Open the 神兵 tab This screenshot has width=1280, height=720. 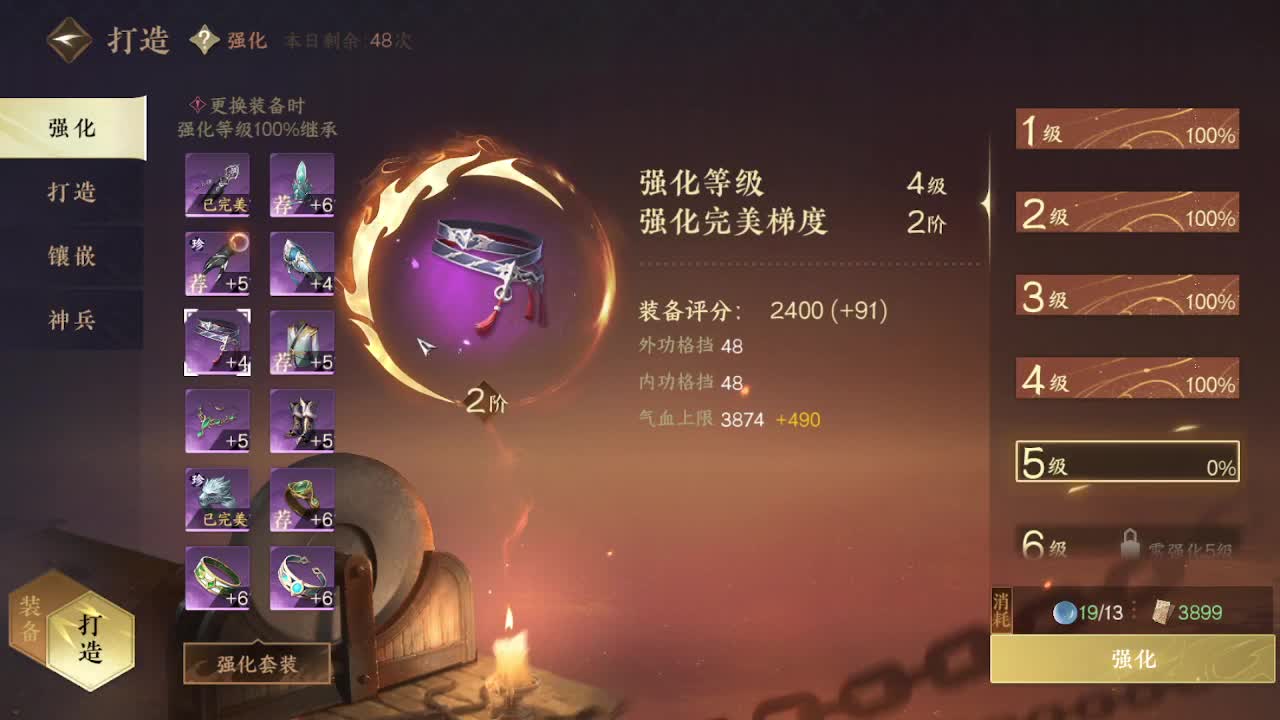tap(70, 320)
